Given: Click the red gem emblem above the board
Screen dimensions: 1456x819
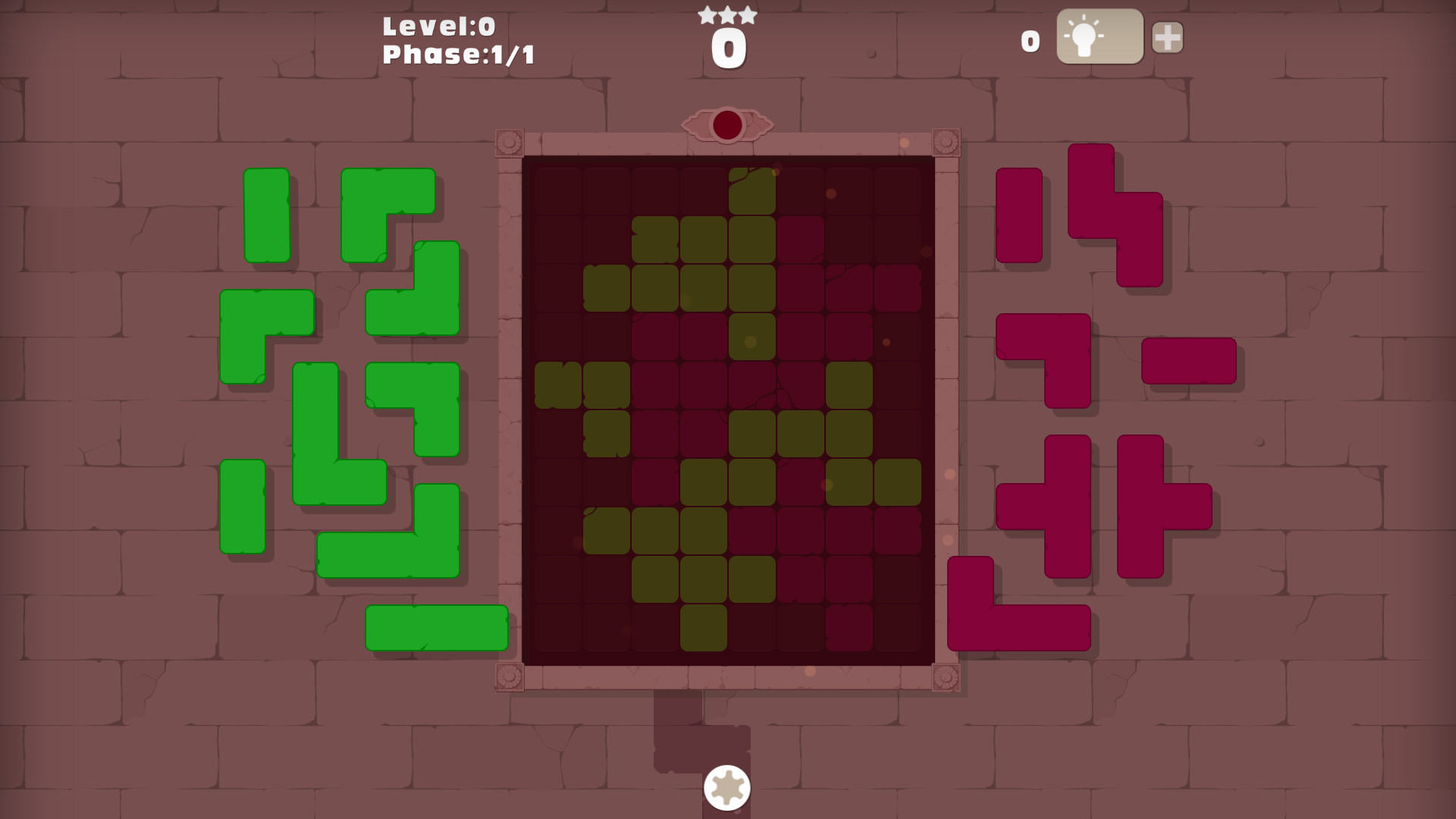Looking at the screenshot, I should 726,125.
